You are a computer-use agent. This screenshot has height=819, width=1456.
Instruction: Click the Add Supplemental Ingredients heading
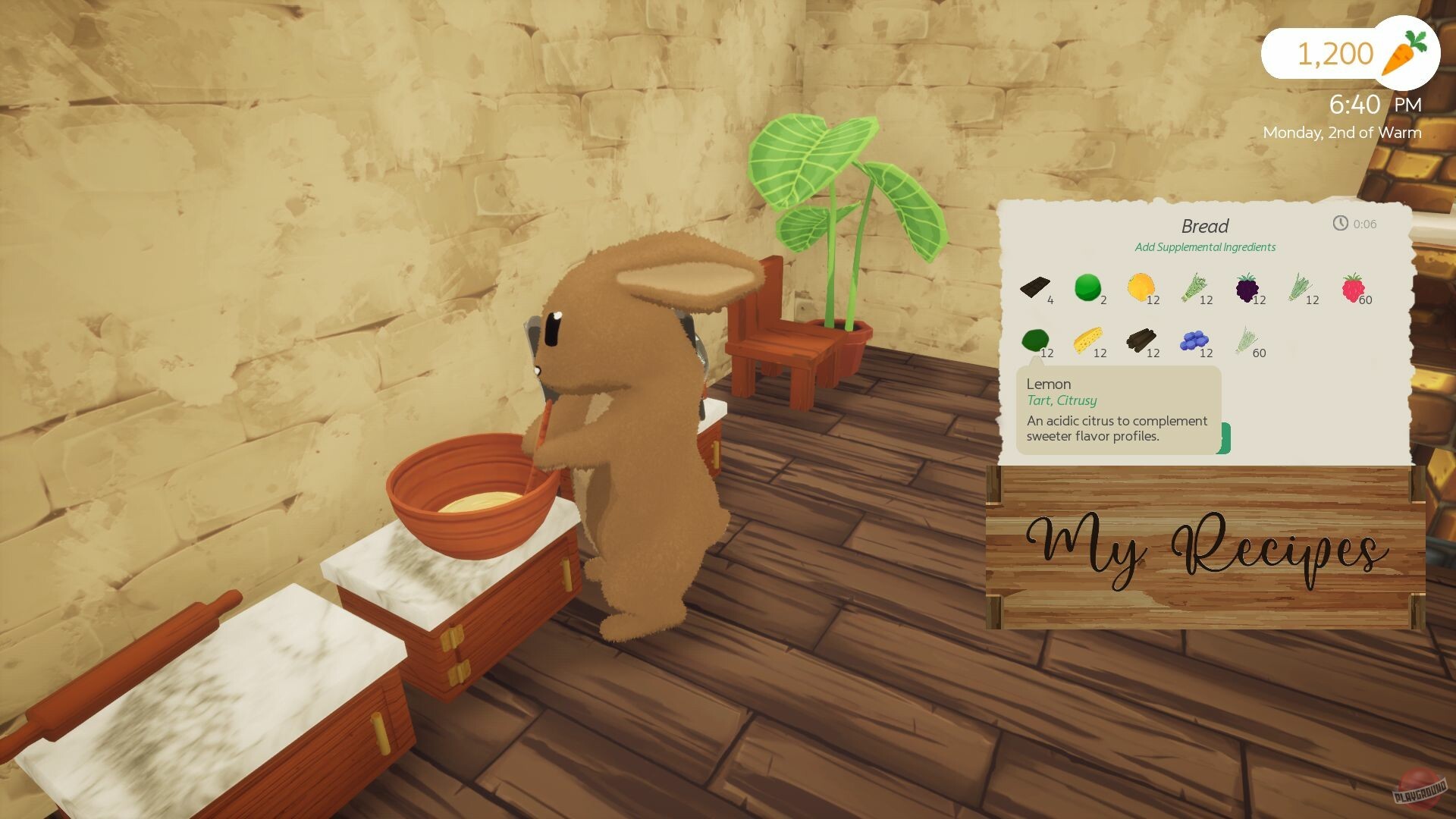pos(1204,247)
